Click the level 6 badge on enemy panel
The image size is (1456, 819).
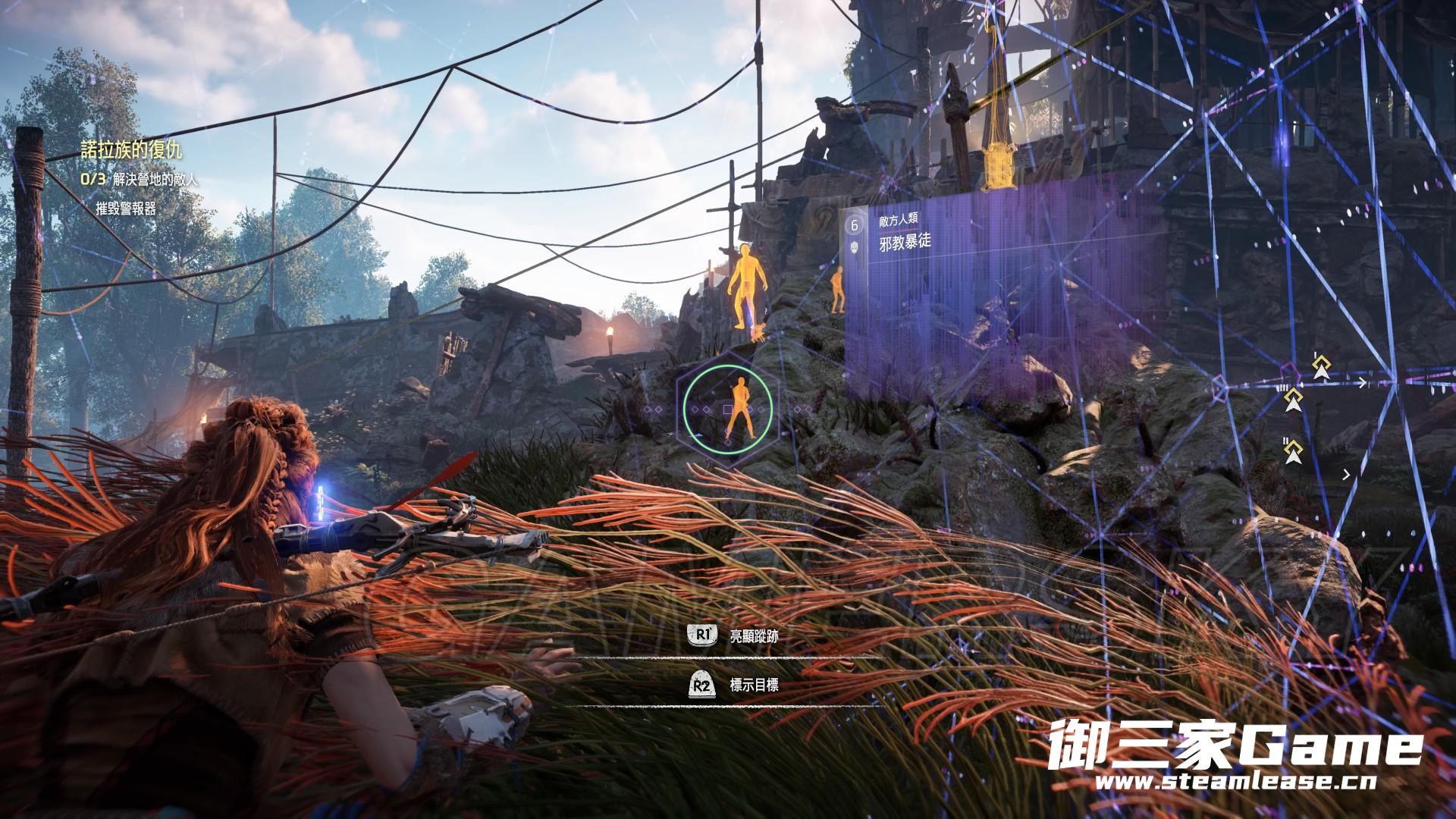coord(855,225)
